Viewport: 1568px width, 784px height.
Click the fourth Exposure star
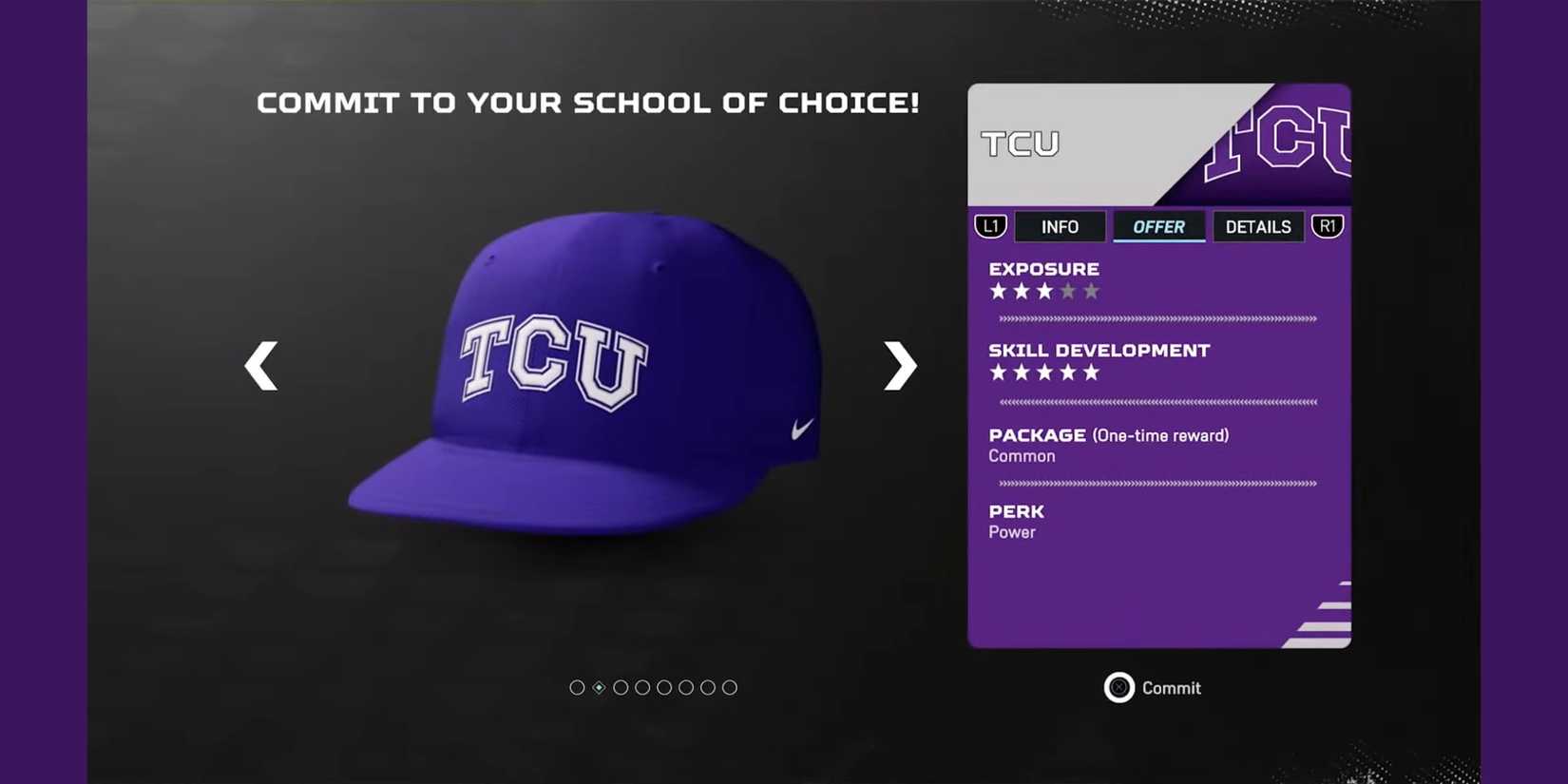tap(1066, 291)
